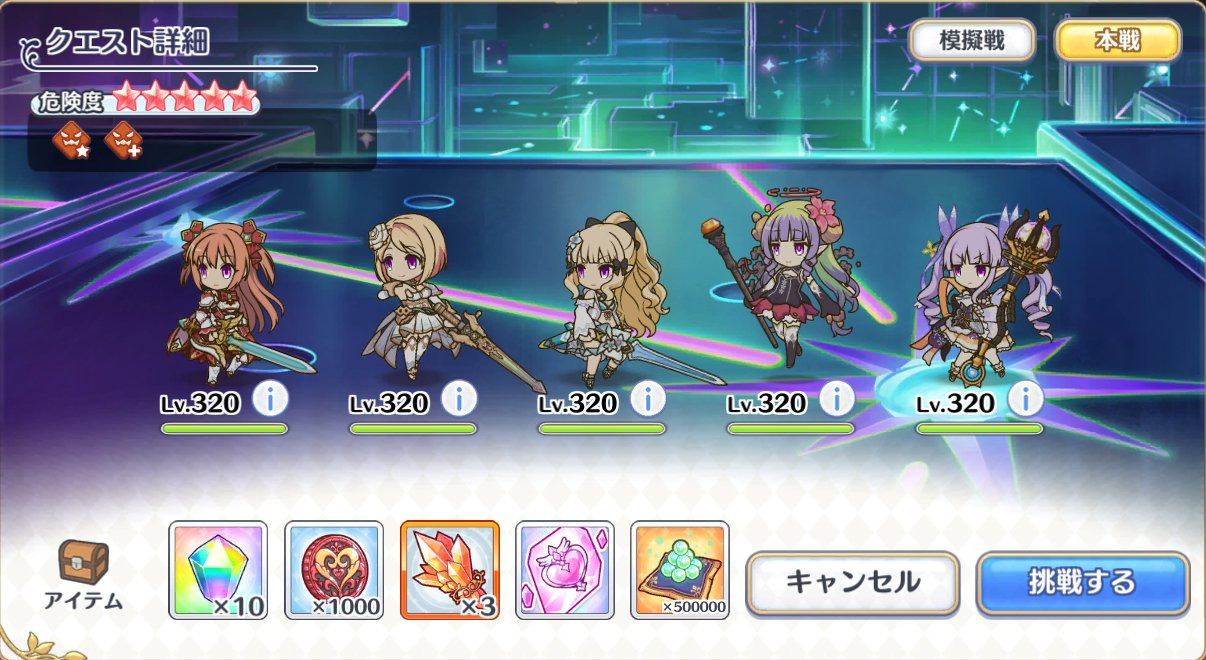Open info for the red twin-tail swordswoman

click(270, 399)
